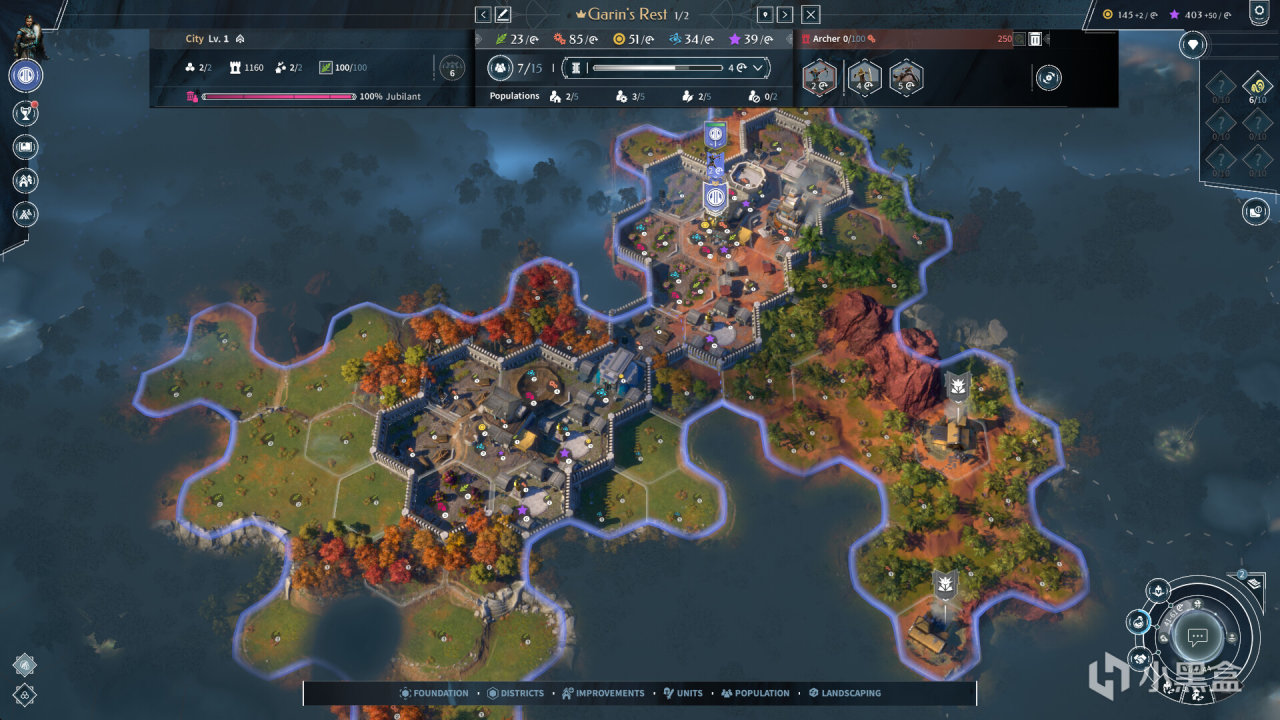Remove Archer with the trash can icon

pos(1035,39)
